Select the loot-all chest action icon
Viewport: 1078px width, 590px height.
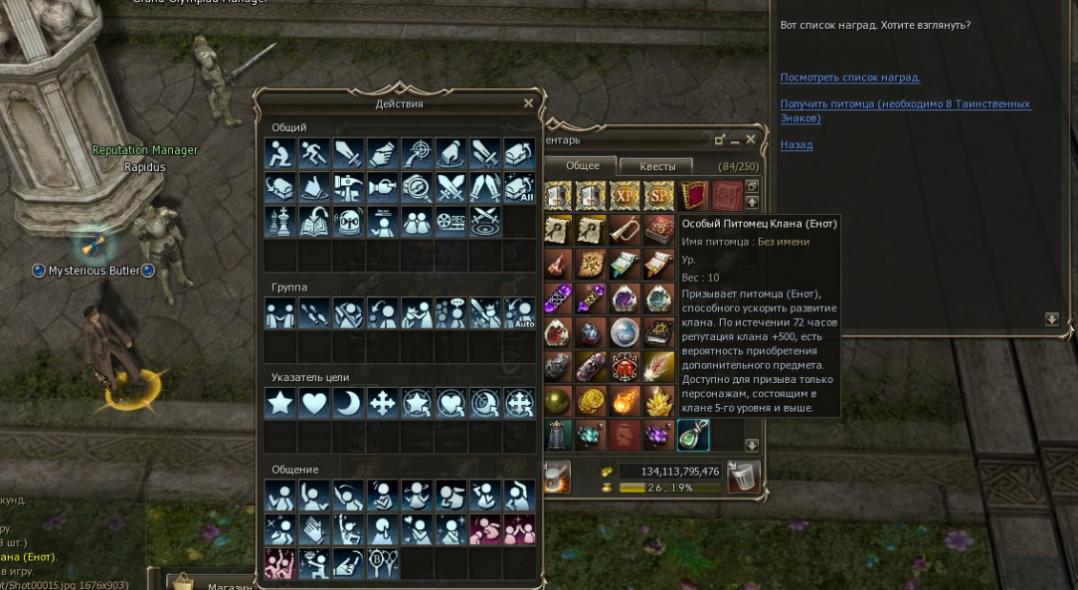coord(519,187)
